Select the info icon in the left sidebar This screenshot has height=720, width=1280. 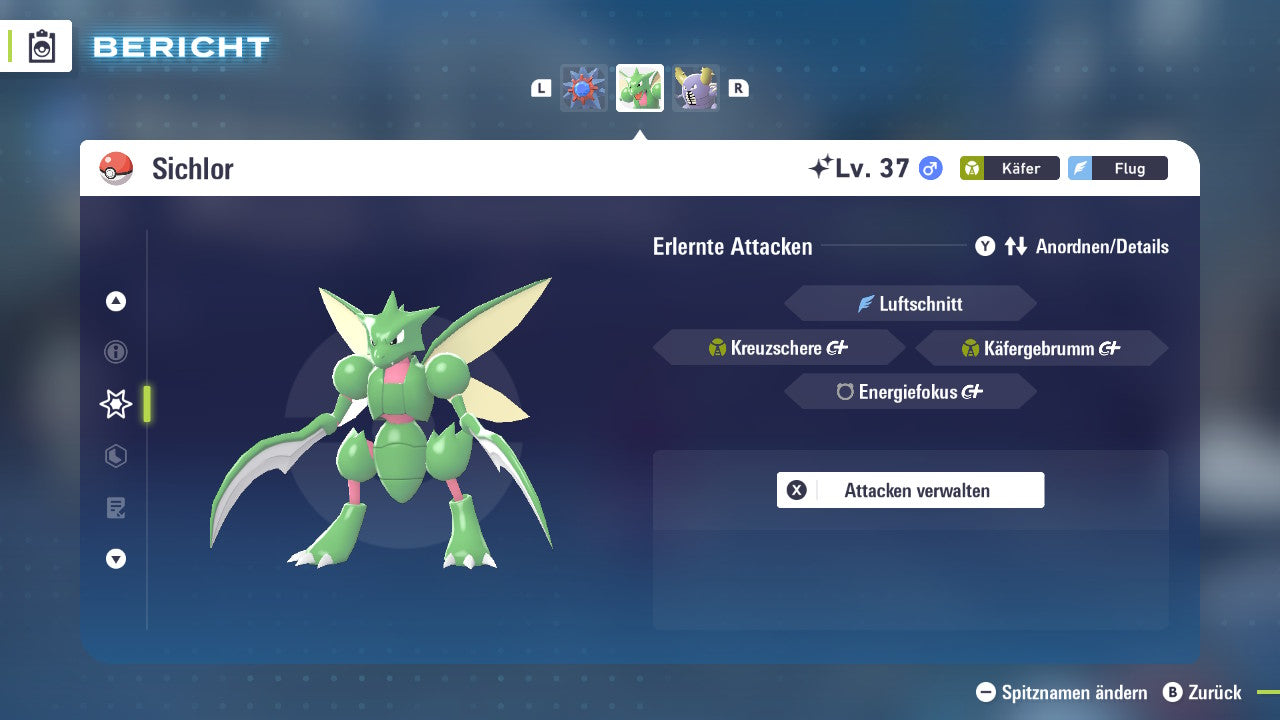coord(115,352)
